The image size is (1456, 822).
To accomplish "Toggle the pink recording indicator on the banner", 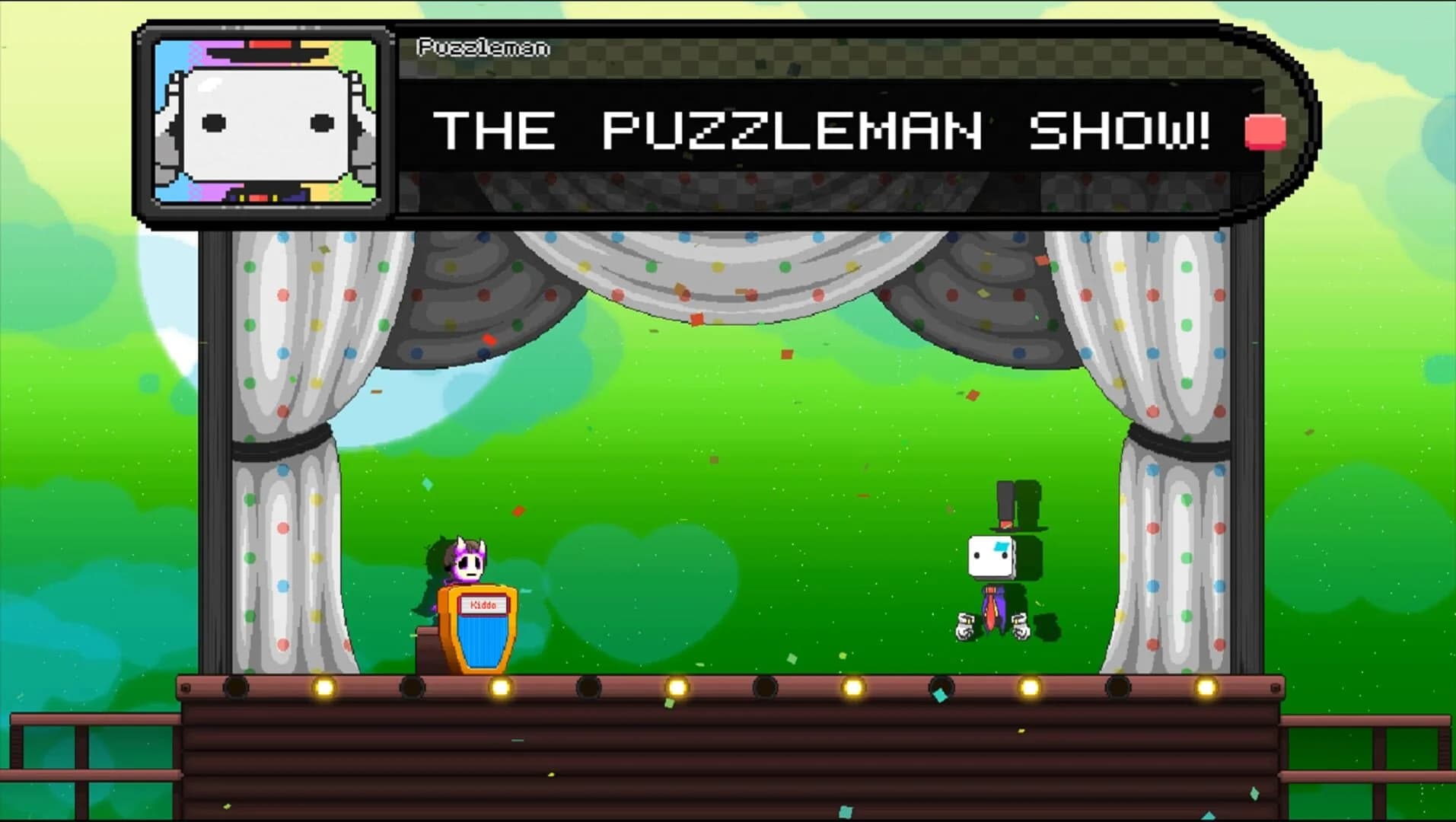I will 1263,131.
